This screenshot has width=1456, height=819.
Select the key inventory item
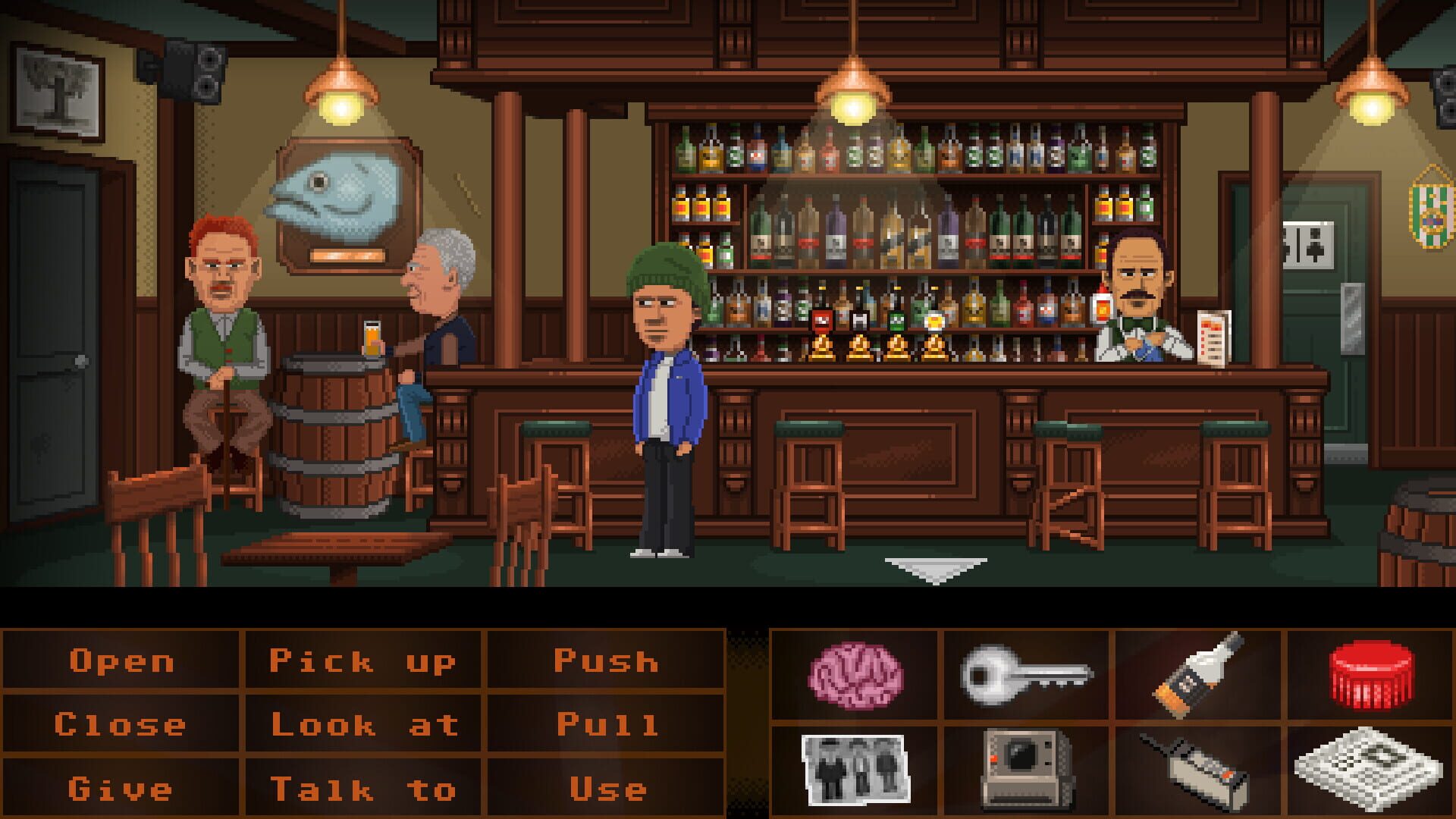click(x=1024, y=675)
